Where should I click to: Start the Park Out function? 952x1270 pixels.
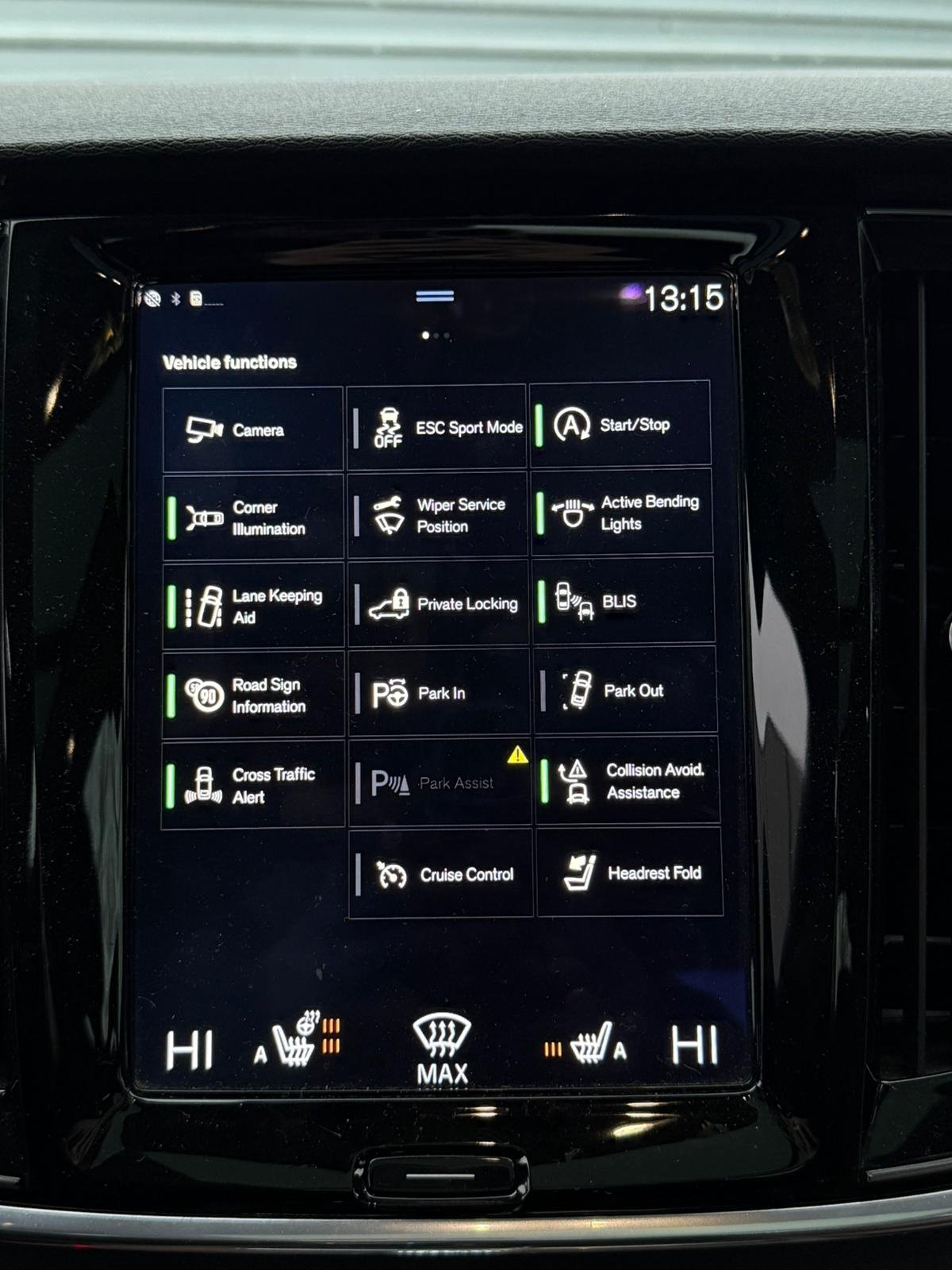click(625, 691)
